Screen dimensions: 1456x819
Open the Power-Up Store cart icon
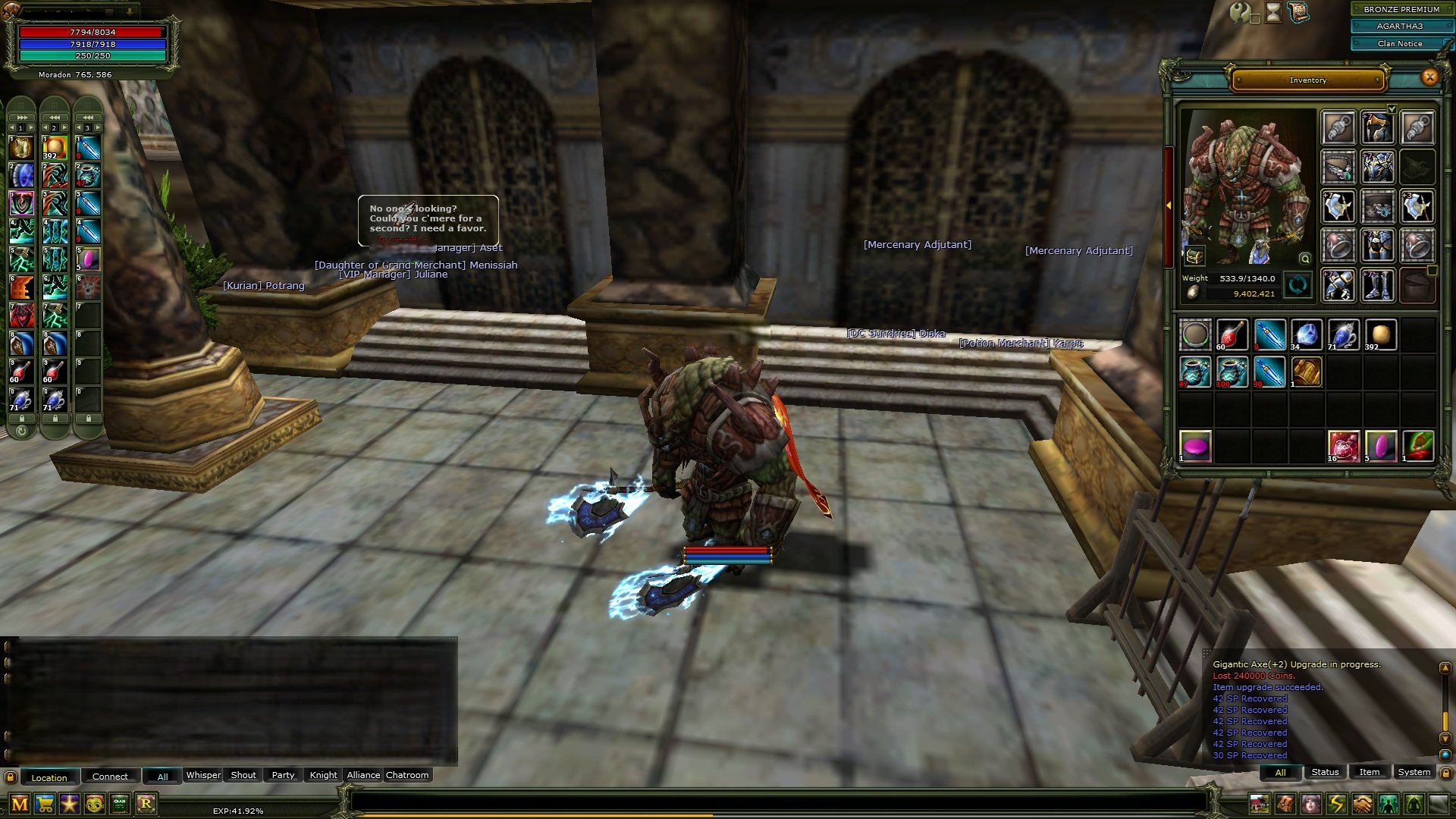pyautogui.click(x=43, y=803)
